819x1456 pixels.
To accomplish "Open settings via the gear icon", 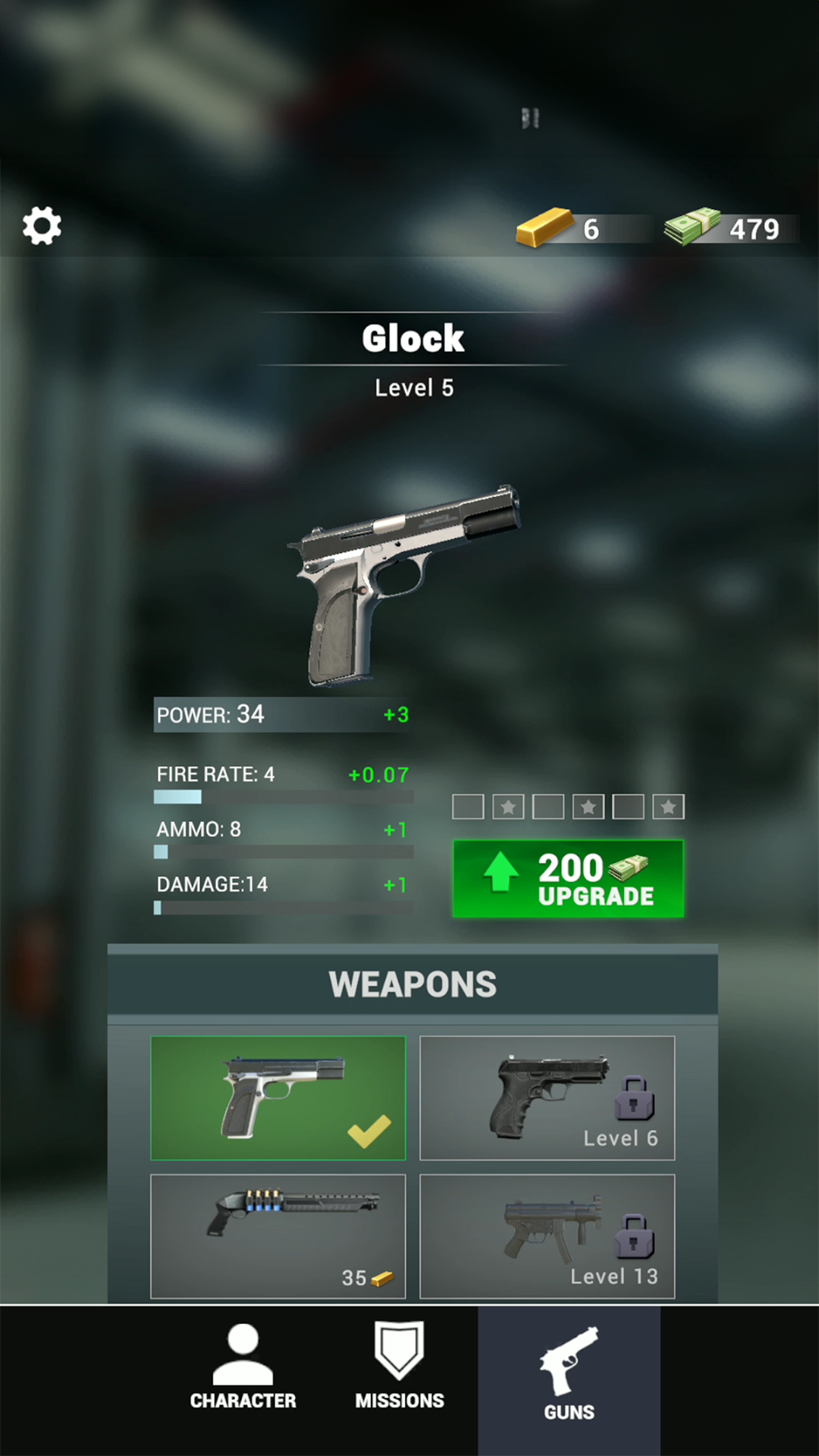I will point(42,226).
